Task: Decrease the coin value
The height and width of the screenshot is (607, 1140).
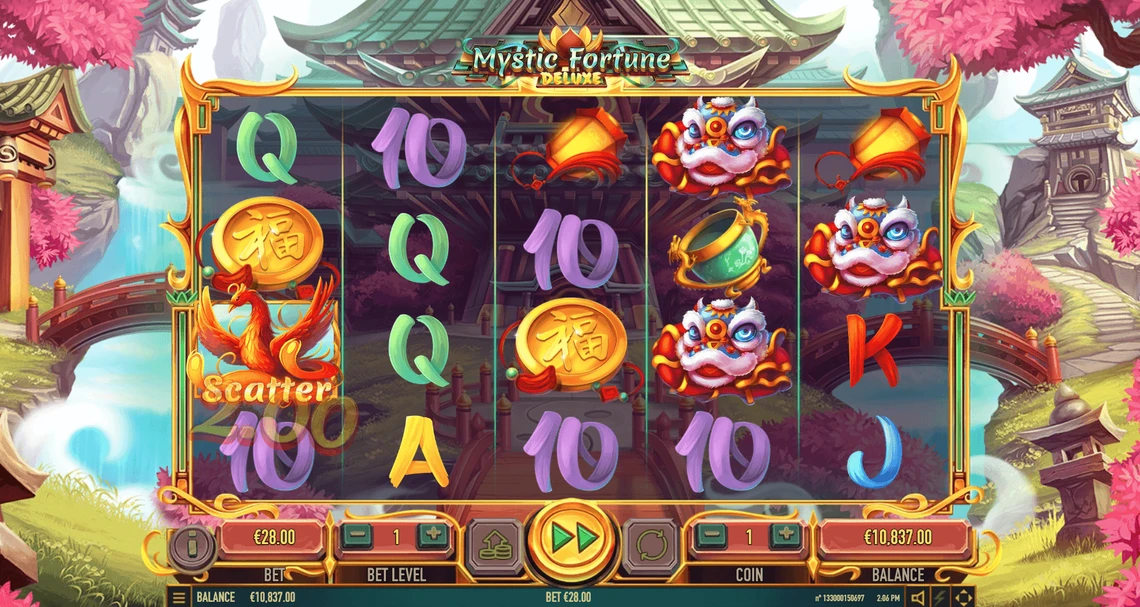Action: (x=711, y=536)
